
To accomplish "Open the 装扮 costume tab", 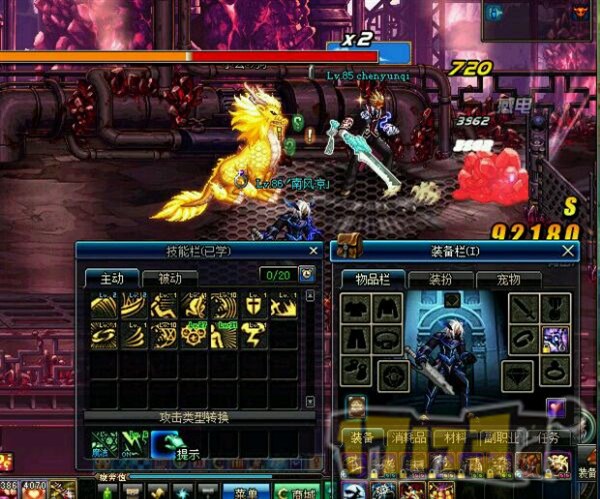I will (443, 278).
